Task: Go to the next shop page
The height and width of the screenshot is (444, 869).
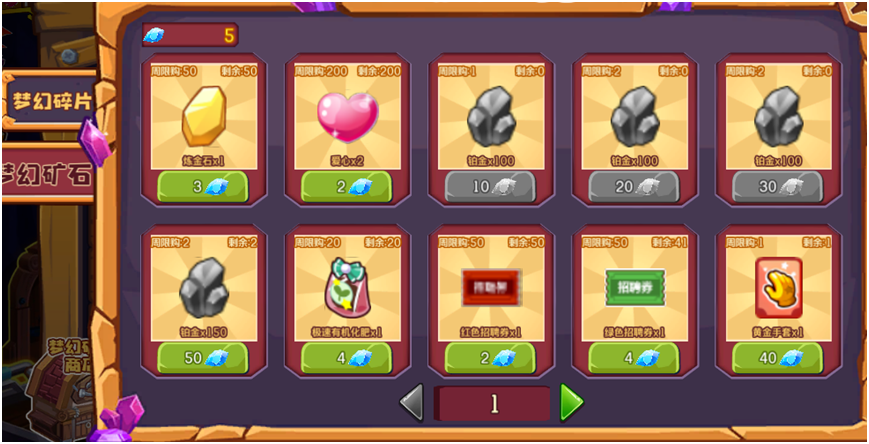Action: 571,403
